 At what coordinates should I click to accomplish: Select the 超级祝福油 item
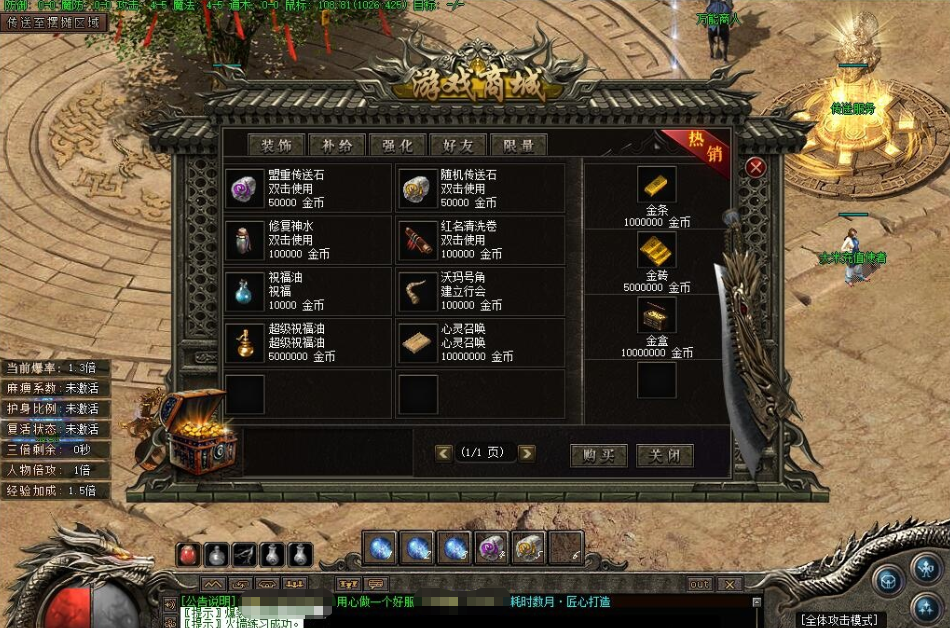244,343
